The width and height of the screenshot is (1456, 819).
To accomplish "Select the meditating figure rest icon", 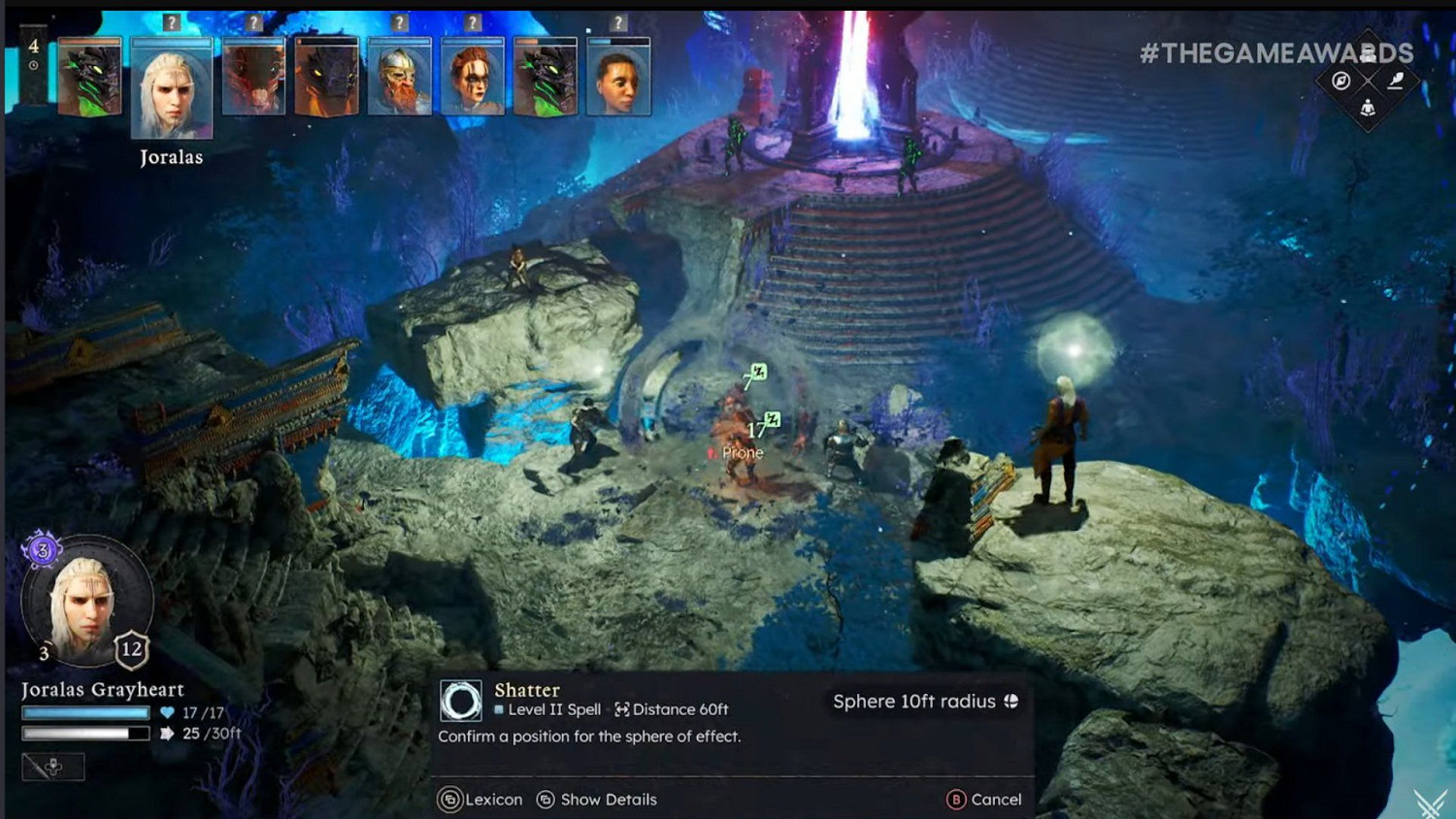I will point(1368,108).
